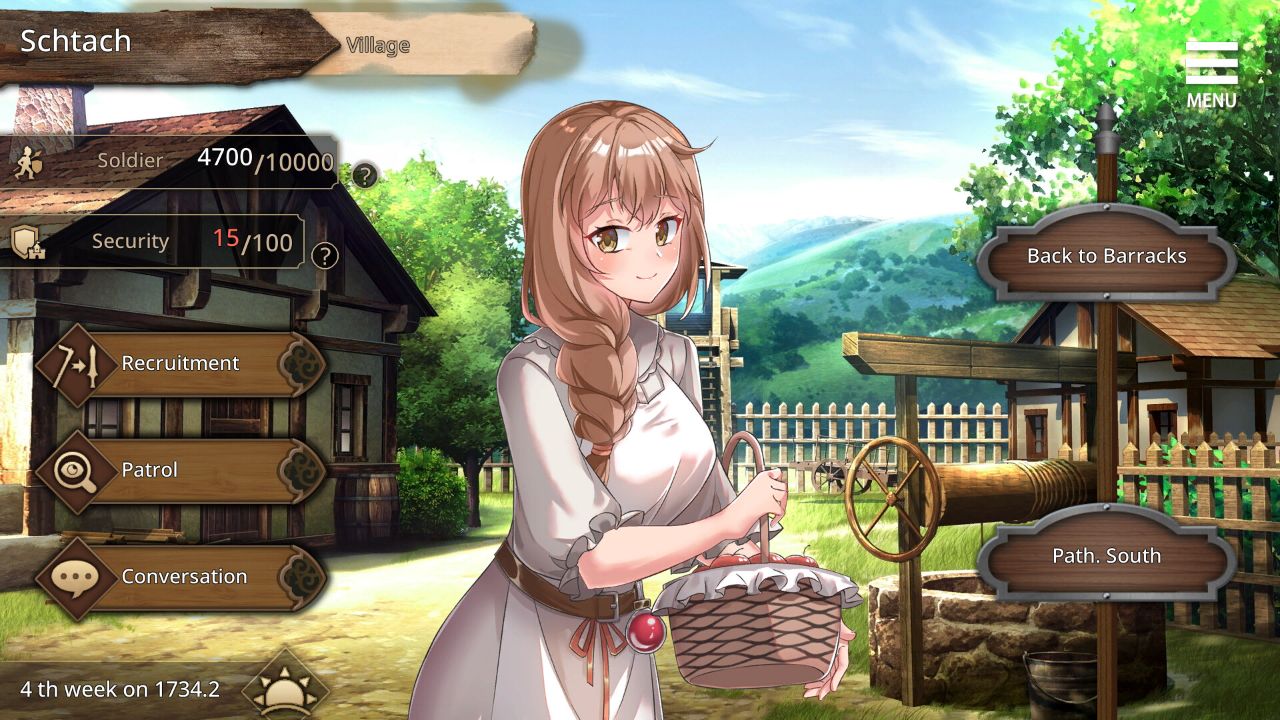Take the Path. South signpost

[x=1106, y=556]
